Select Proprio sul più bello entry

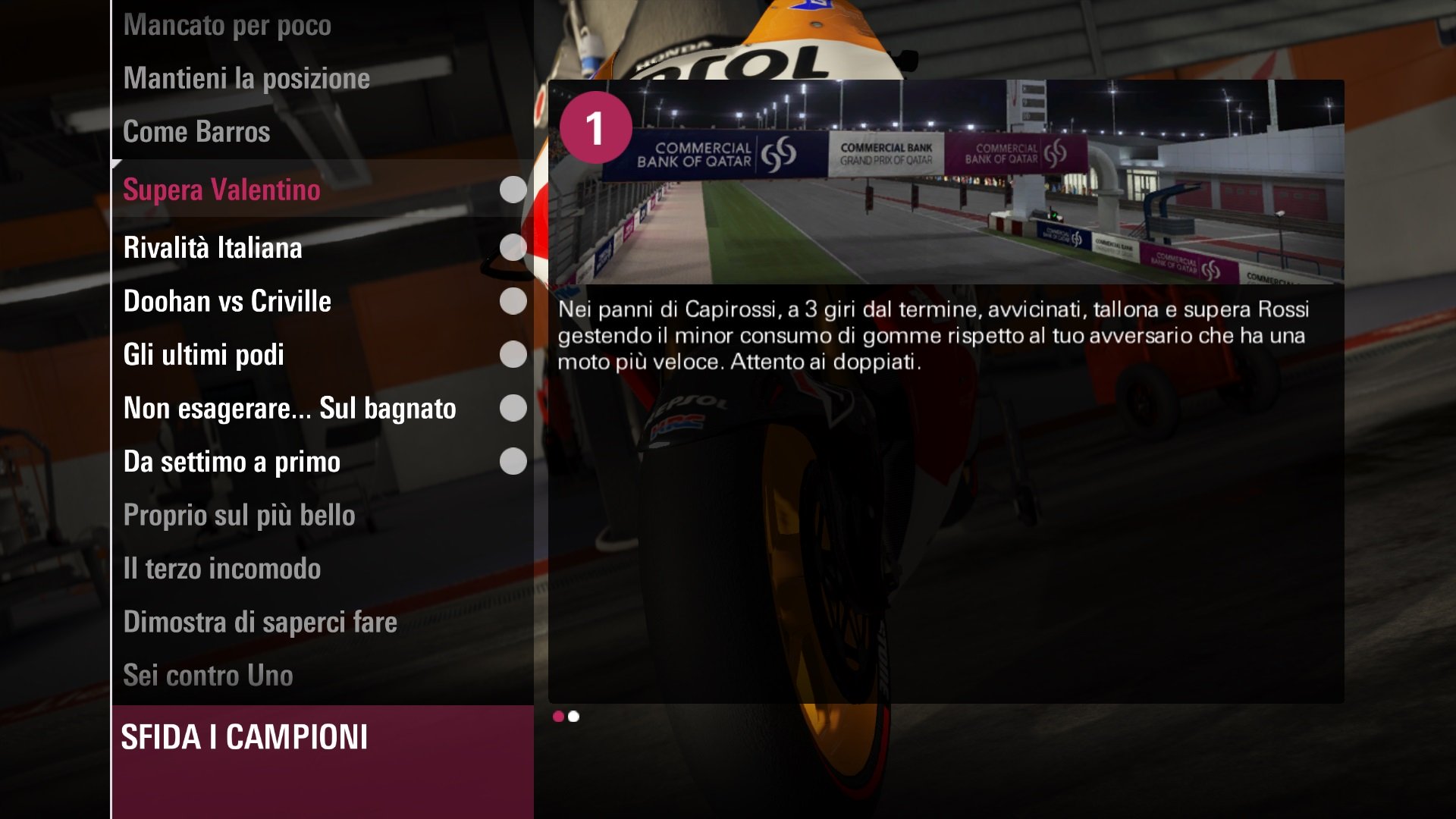tap(239, 516)
